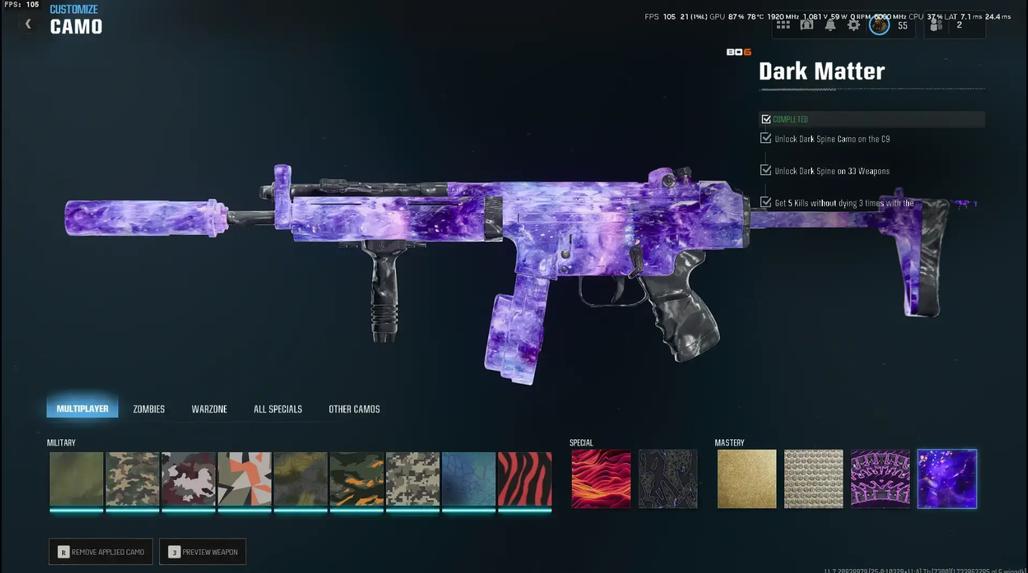Switch to the Multiplayer camo tab
1028x573 pixels.
(82, 408)
